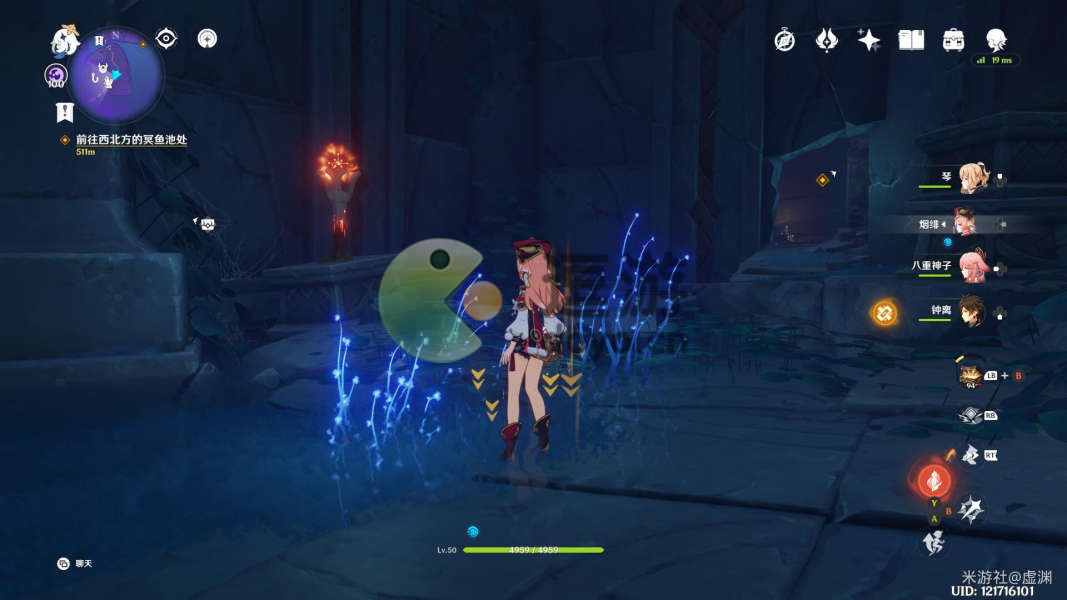Screen dimensions: 1067x600
Task: Select active character 烟绯 in party list
Action: pyautogui.click(x=964, y=223)
